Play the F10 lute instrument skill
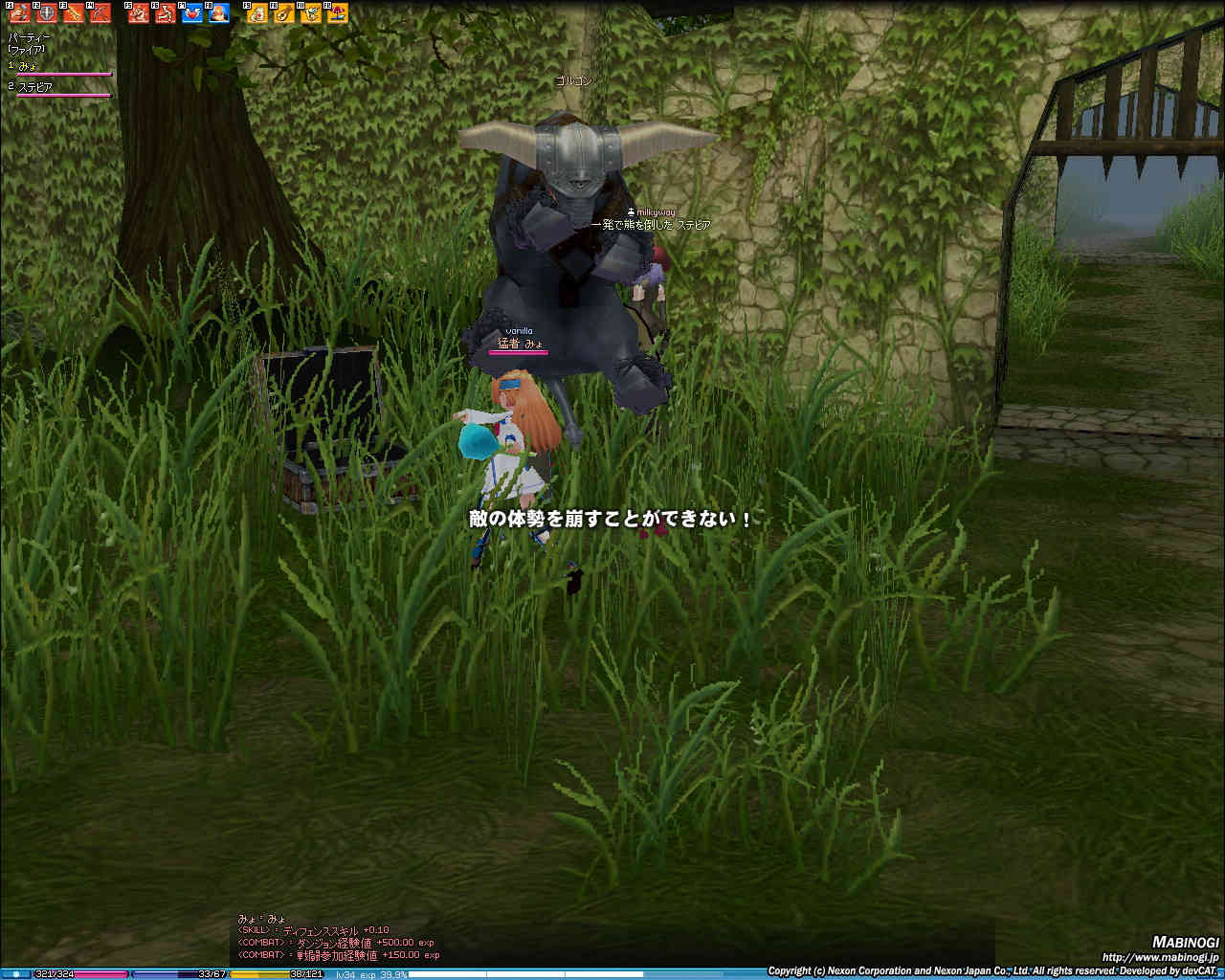 [284, 13]
